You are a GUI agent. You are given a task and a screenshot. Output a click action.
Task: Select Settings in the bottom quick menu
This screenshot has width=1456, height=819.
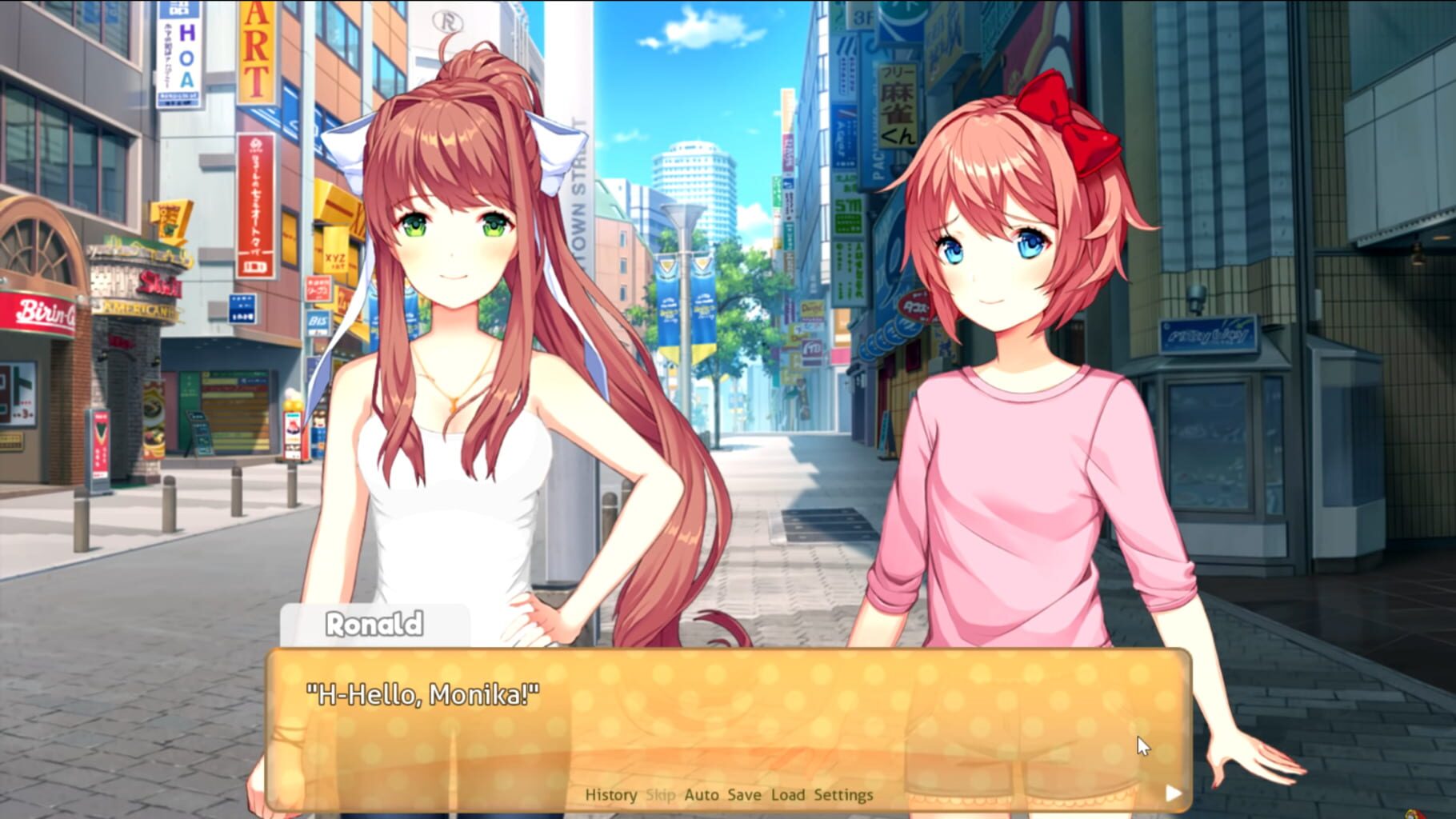click(843, 795)
